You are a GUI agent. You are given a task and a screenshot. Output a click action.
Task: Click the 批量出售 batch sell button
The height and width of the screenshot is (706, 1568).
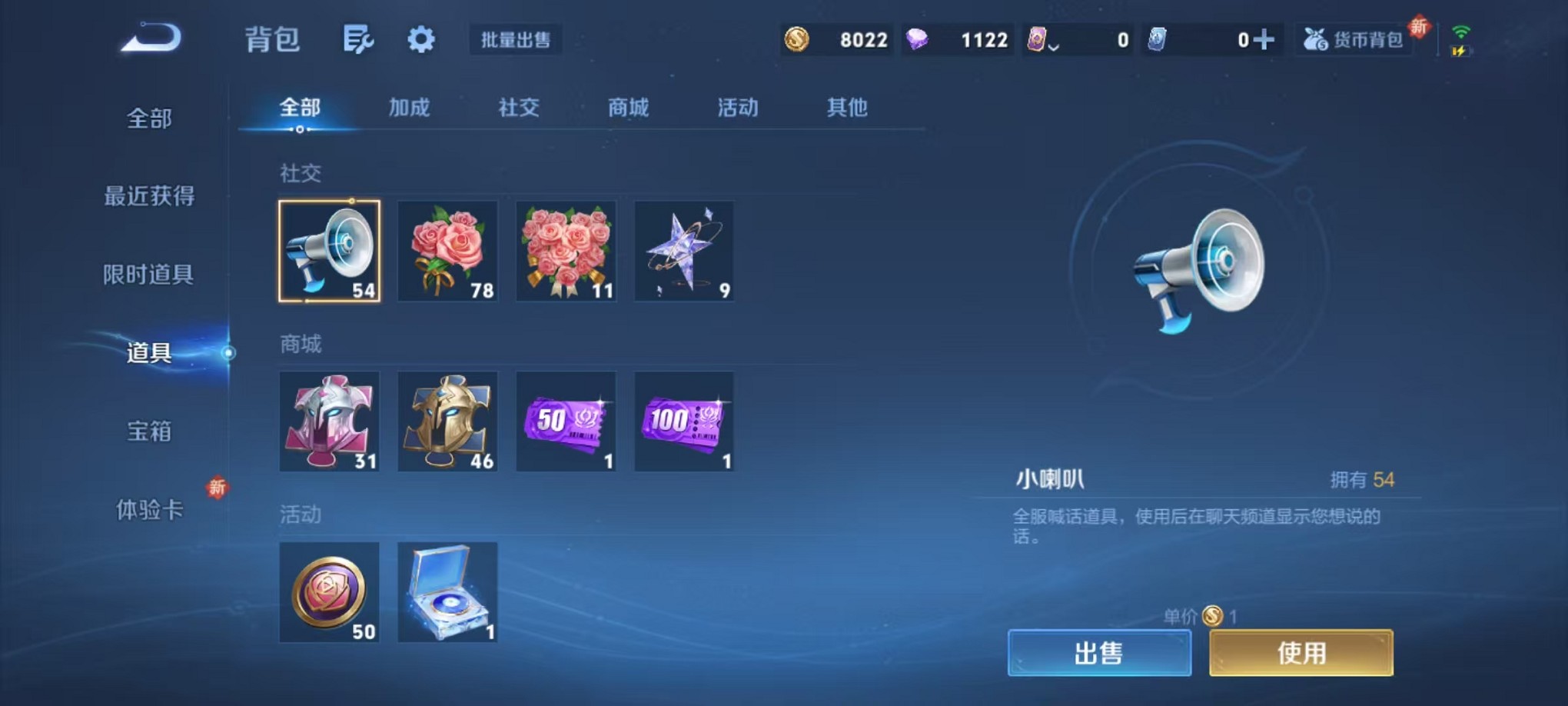pos(517,40)
